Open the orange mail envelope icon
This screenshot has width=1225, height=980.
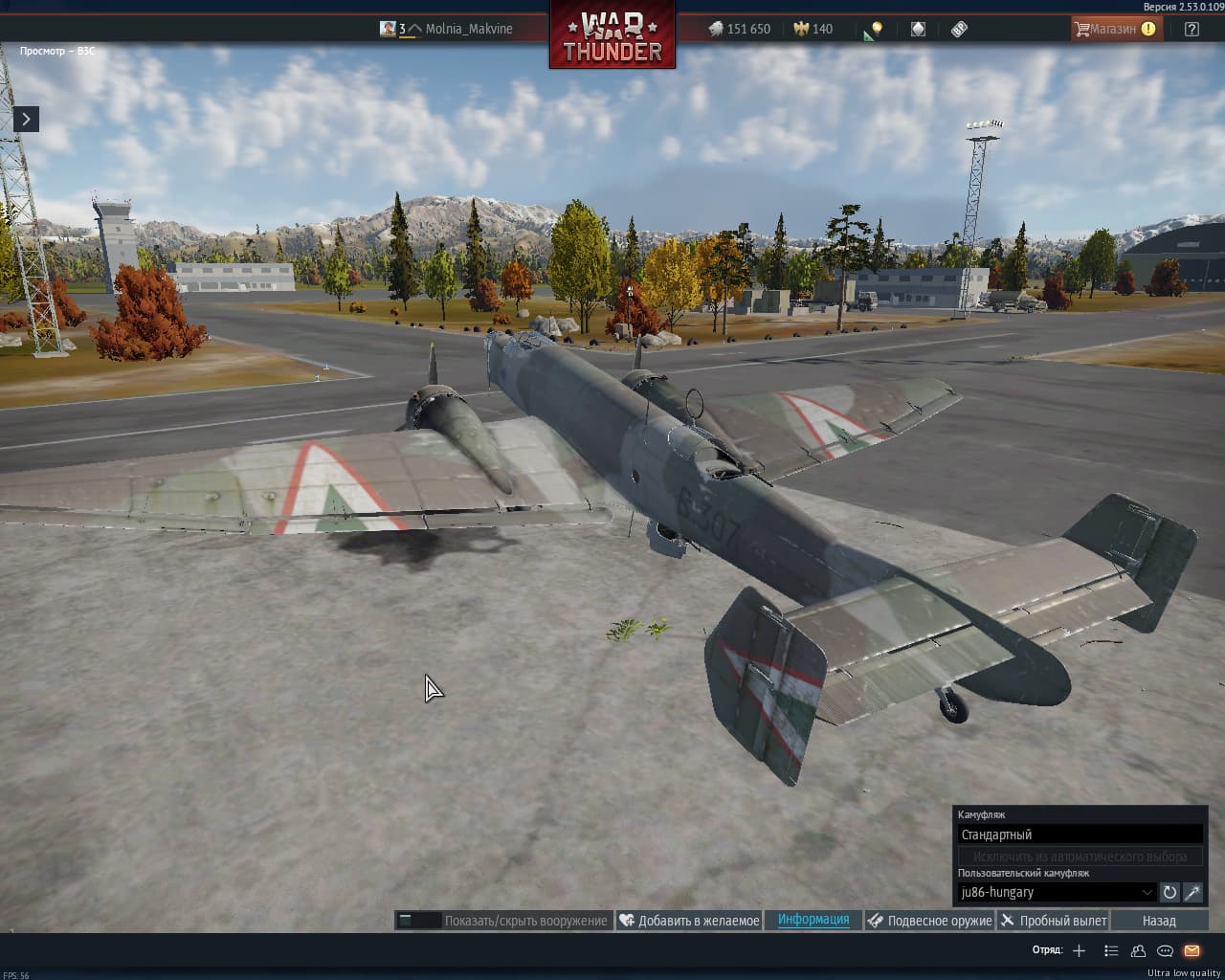point(1192,950)
